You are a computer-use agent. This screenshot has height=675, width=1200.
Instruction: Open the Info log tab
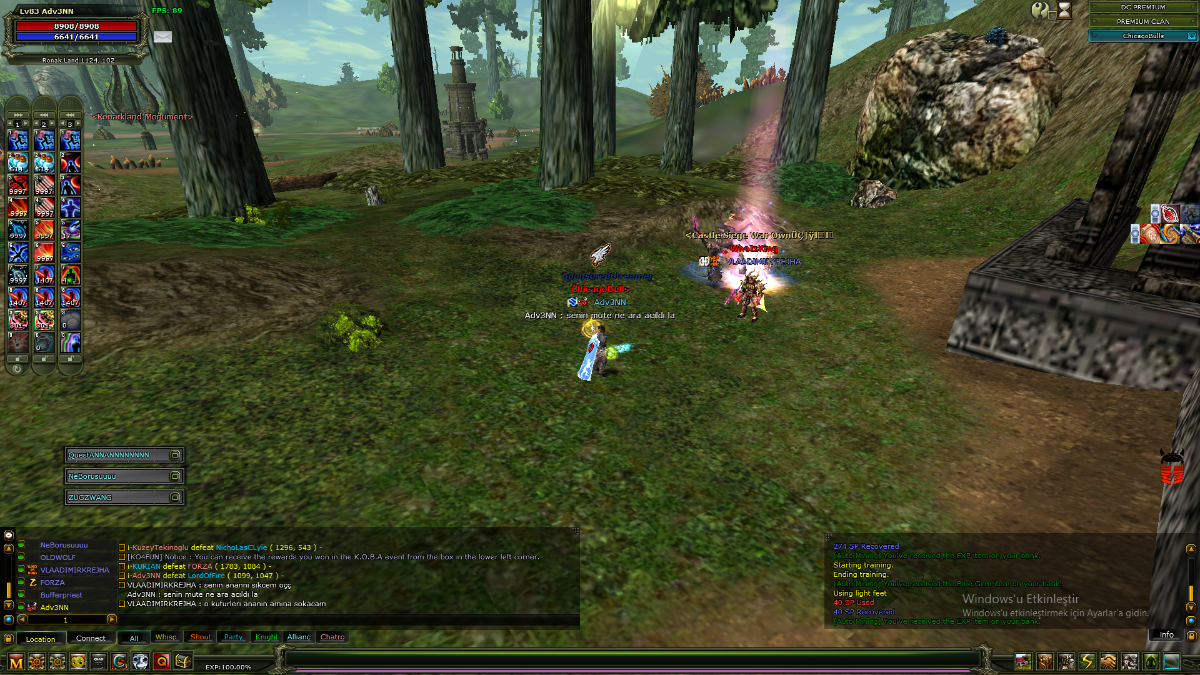[x=1166, y=635]
